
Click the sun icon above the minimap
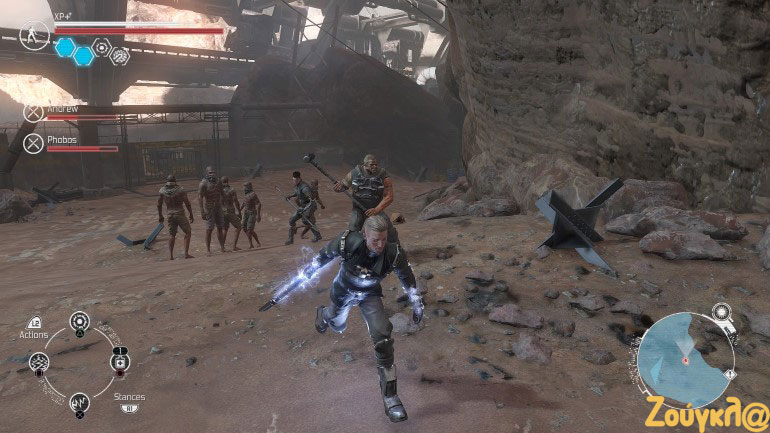tap(721, 312)
